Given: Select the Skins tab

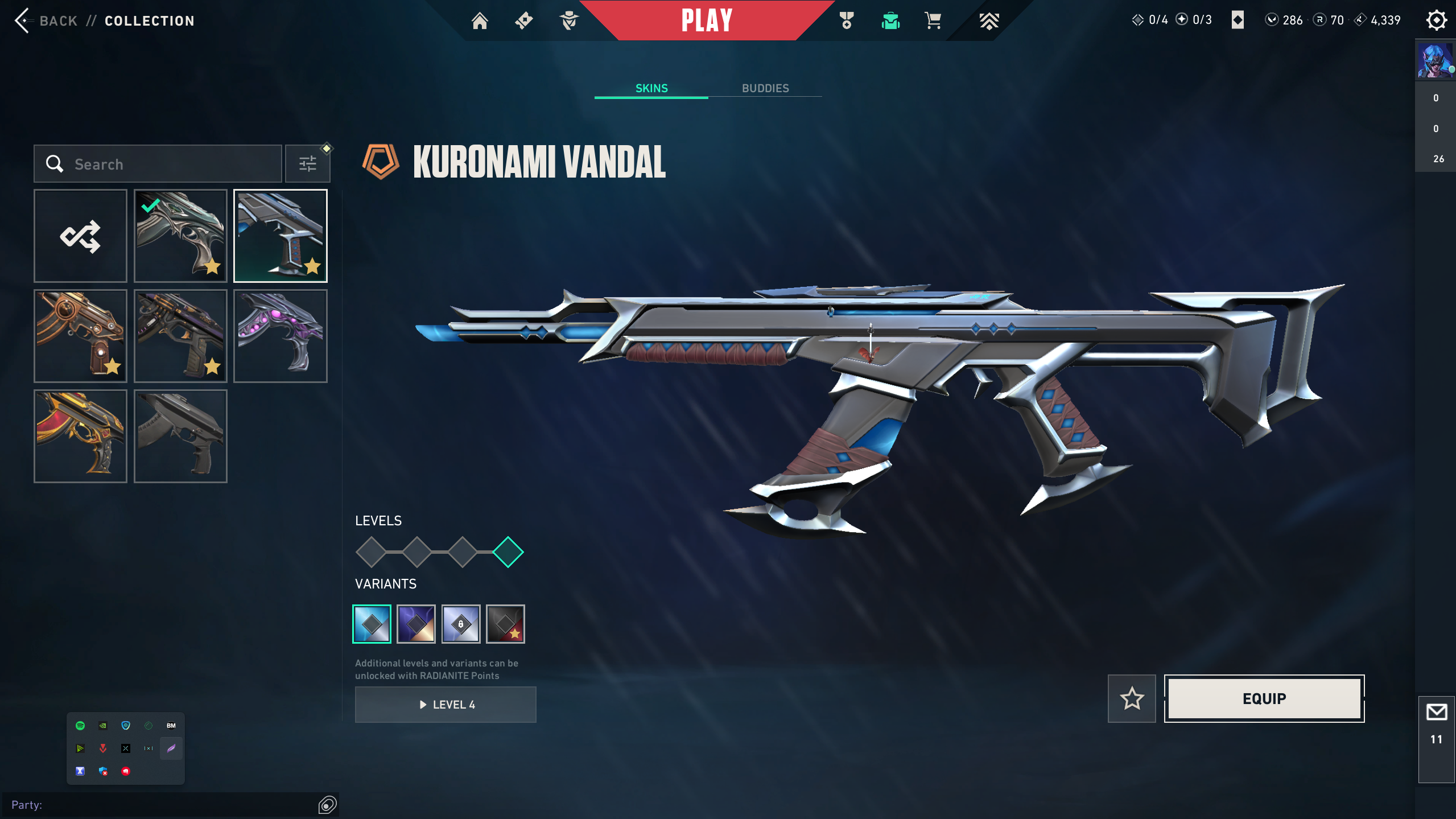Looking at the screenshot, I should (x=651, y=88).
